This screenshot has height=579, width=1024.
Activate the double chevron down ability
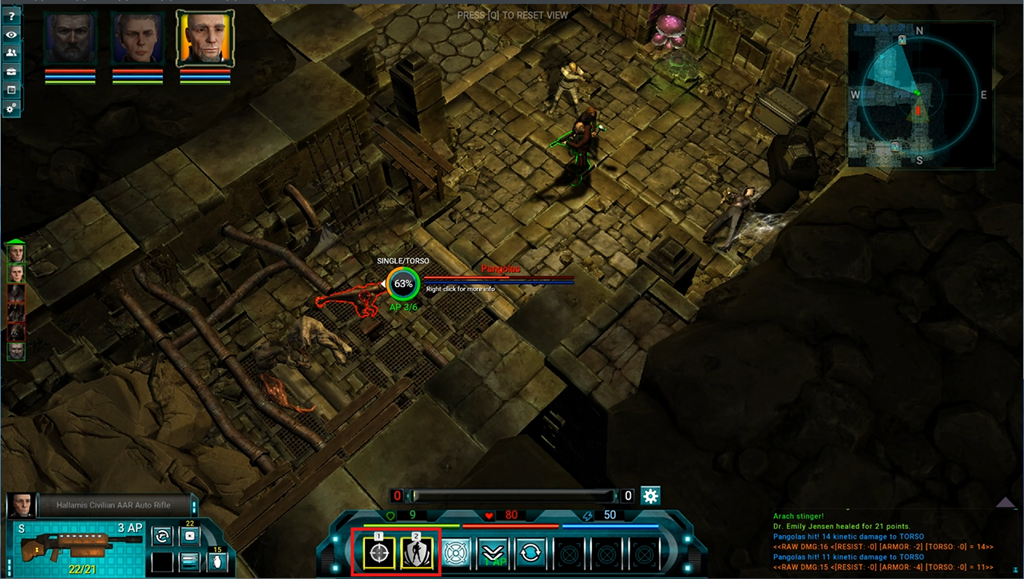[x=492, y=553]
